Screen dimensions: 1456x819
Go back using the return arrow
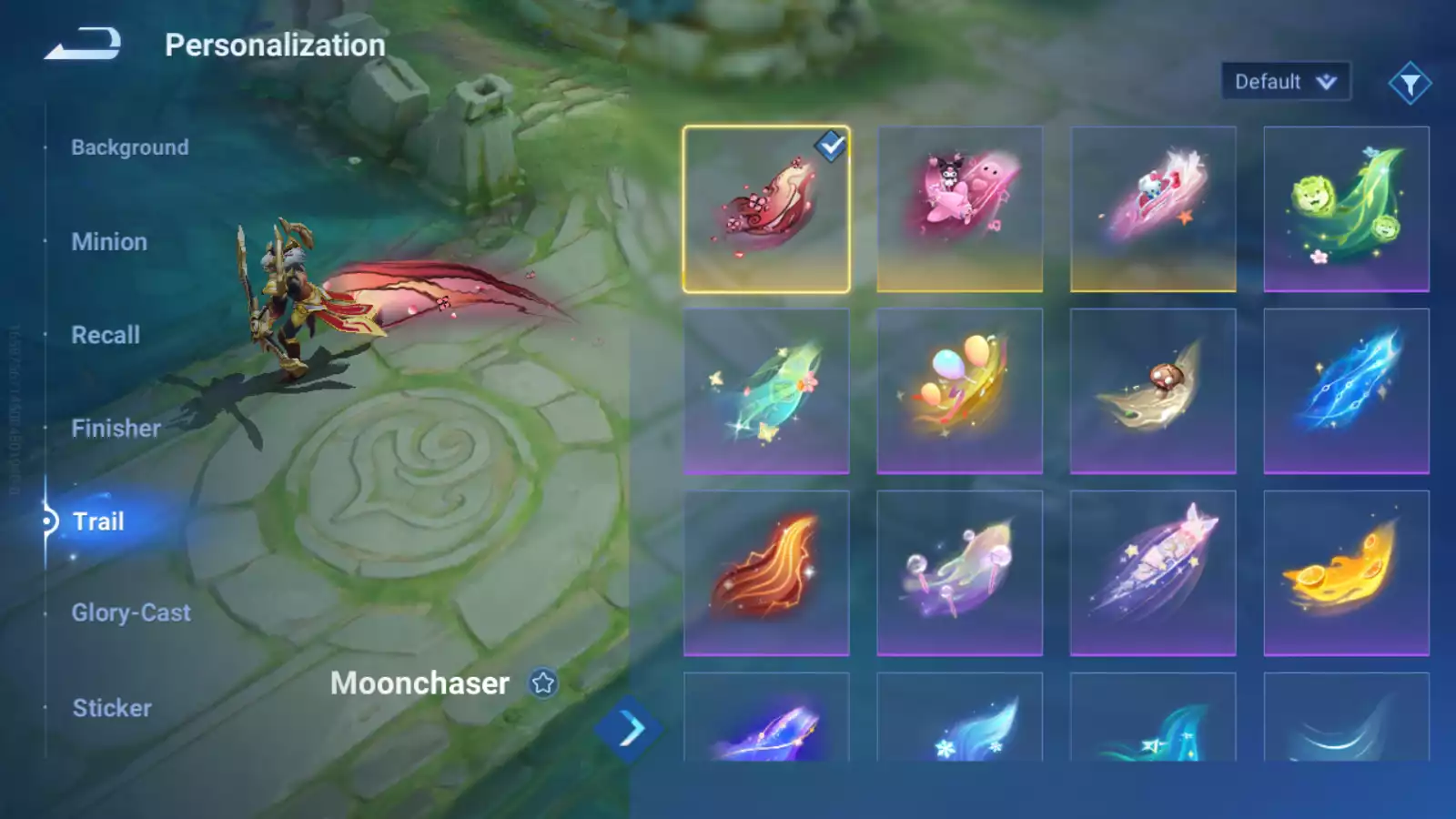tap(83, 44)
